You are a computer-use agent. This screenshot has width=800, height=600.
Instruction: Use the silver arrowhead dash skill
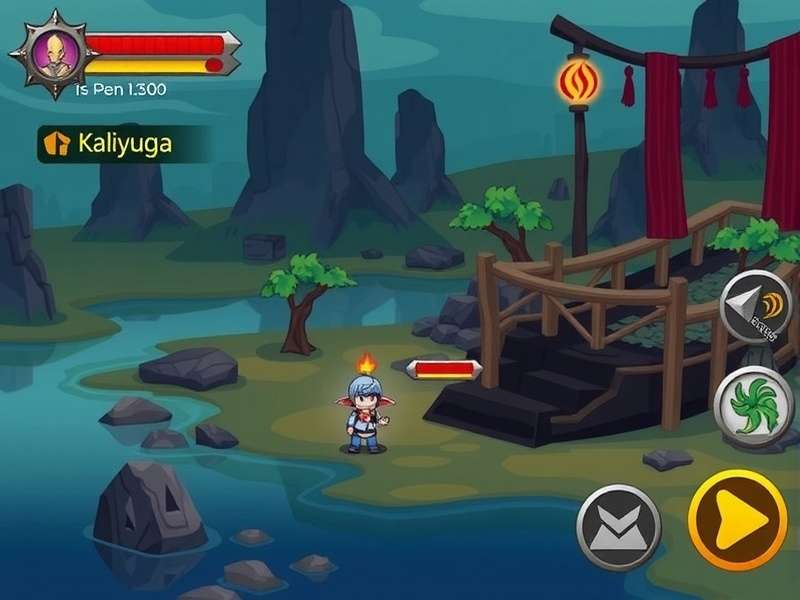tap(757, 306)
